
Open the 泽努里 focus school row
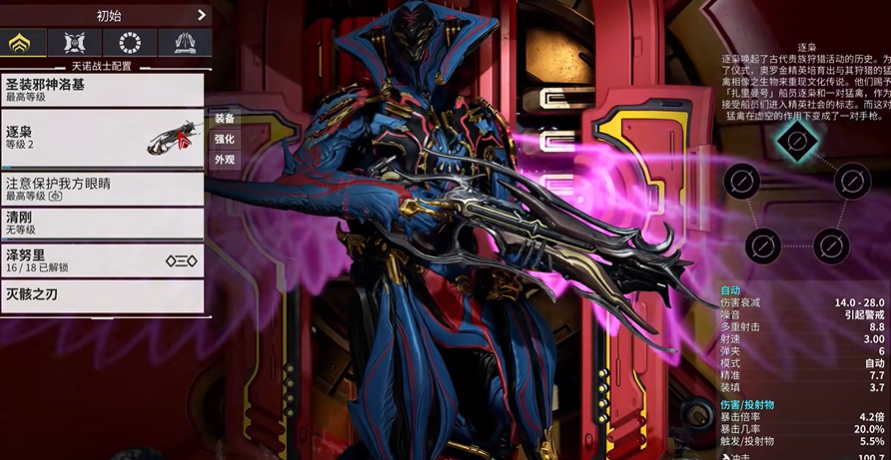click(x=100, y=259)
